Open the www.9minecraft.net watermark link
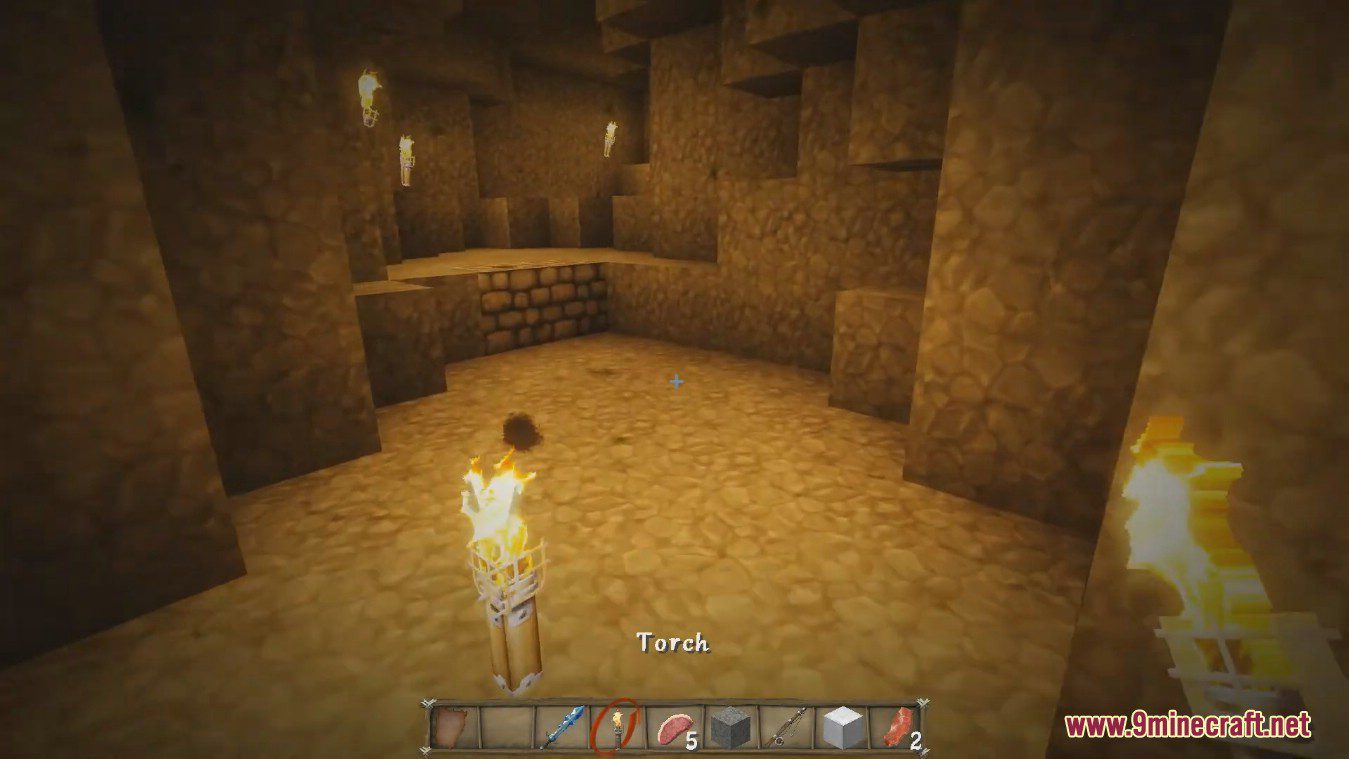The width and height of the screenshot is (1349, 759). pyautogui.click(x=1186, y=723)
